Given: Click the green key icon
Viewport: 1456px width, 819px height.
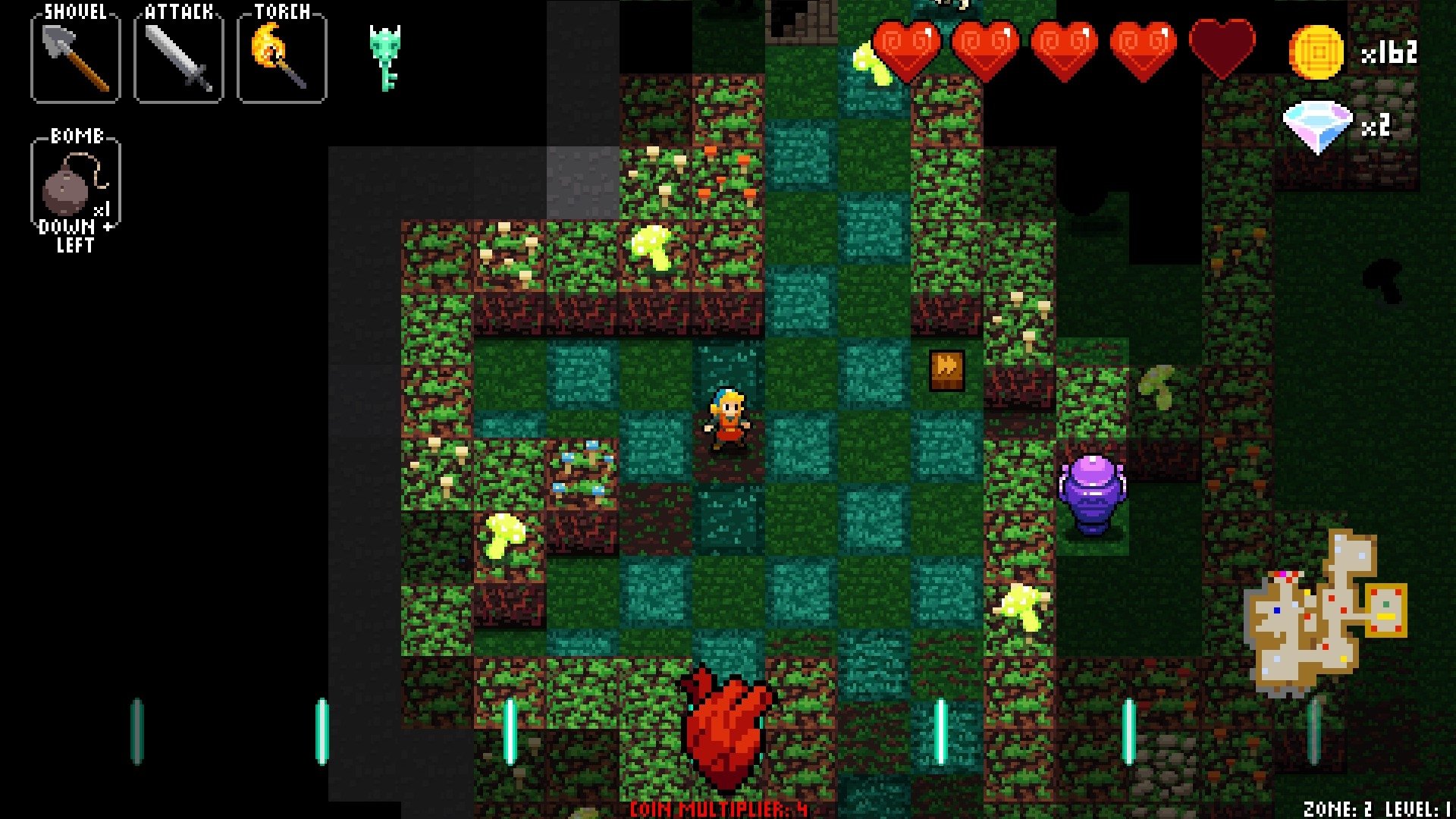Looking at the screenshot, I should pyautogui.click(x=385, y=57).
